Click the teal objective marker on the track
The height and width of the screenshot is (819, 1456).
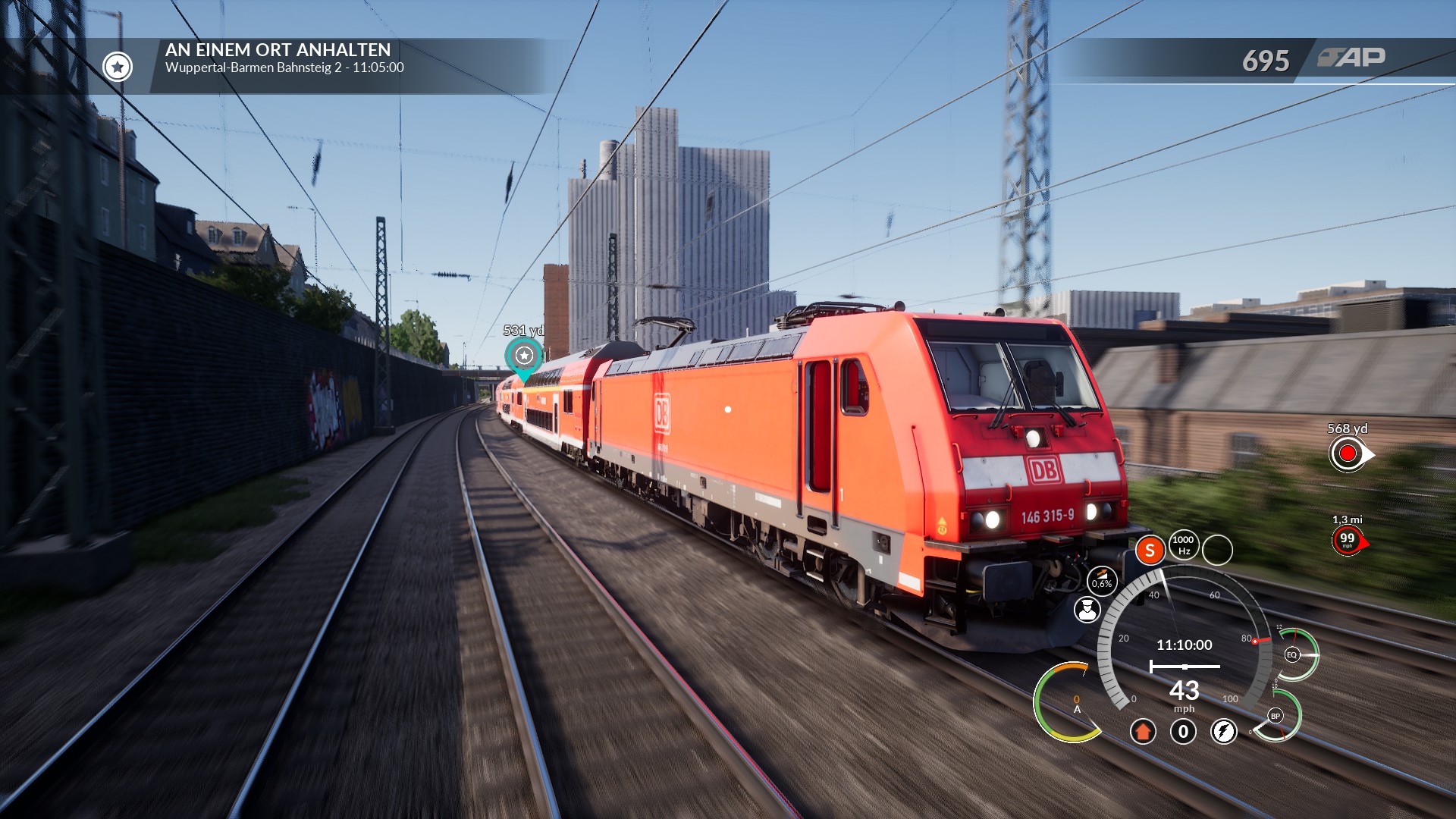(524, 356)
